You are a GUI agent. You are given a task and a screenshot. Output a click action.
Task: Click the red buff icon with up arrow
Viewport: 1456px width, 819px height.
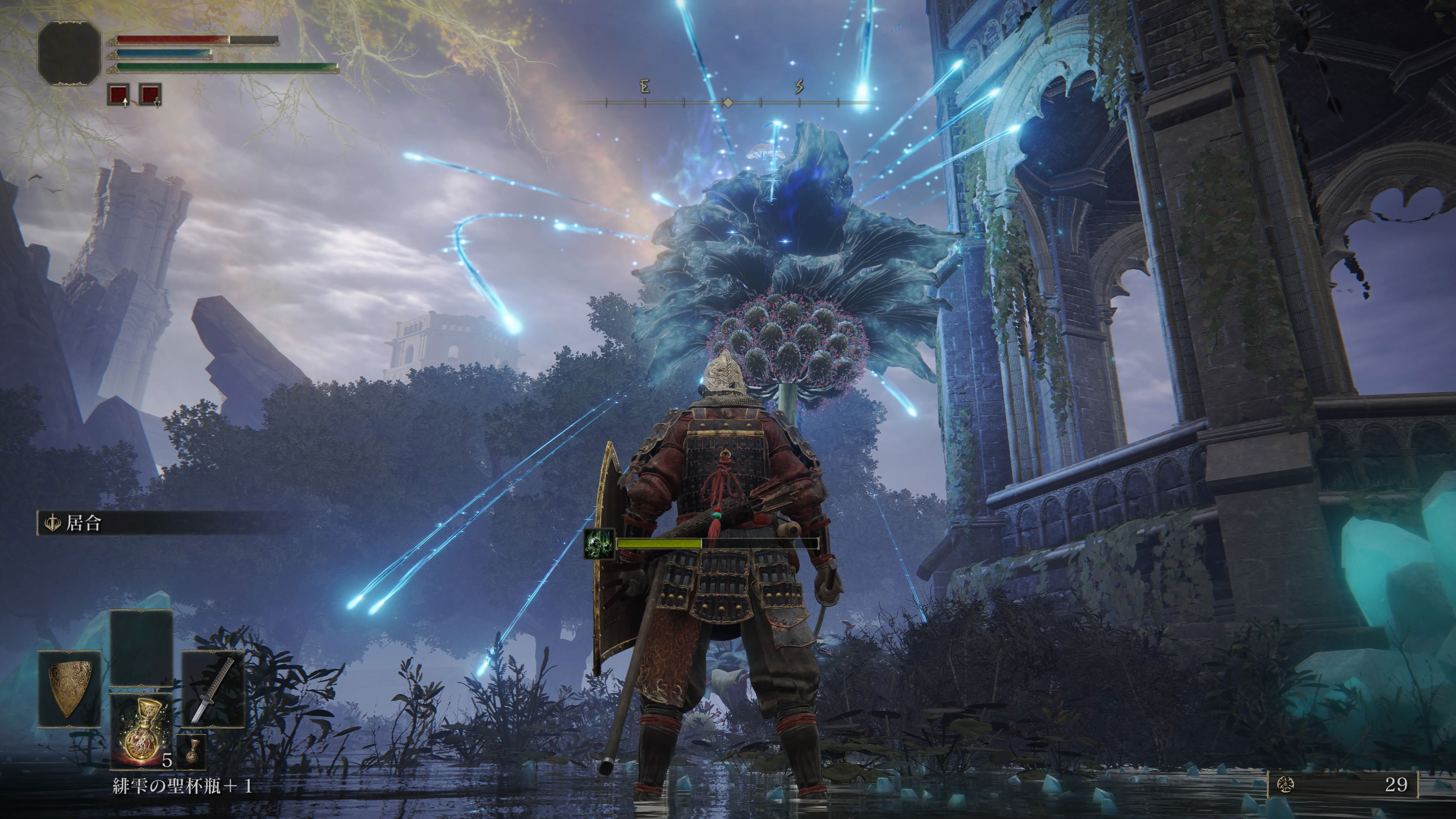coord(119,95)
